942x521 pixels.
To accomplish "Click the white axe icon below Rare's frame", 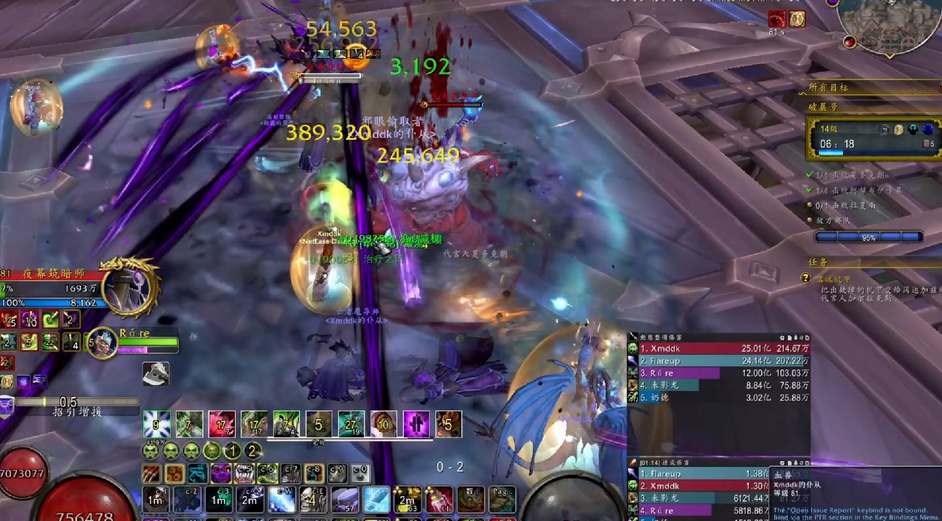I will (155, 373).
